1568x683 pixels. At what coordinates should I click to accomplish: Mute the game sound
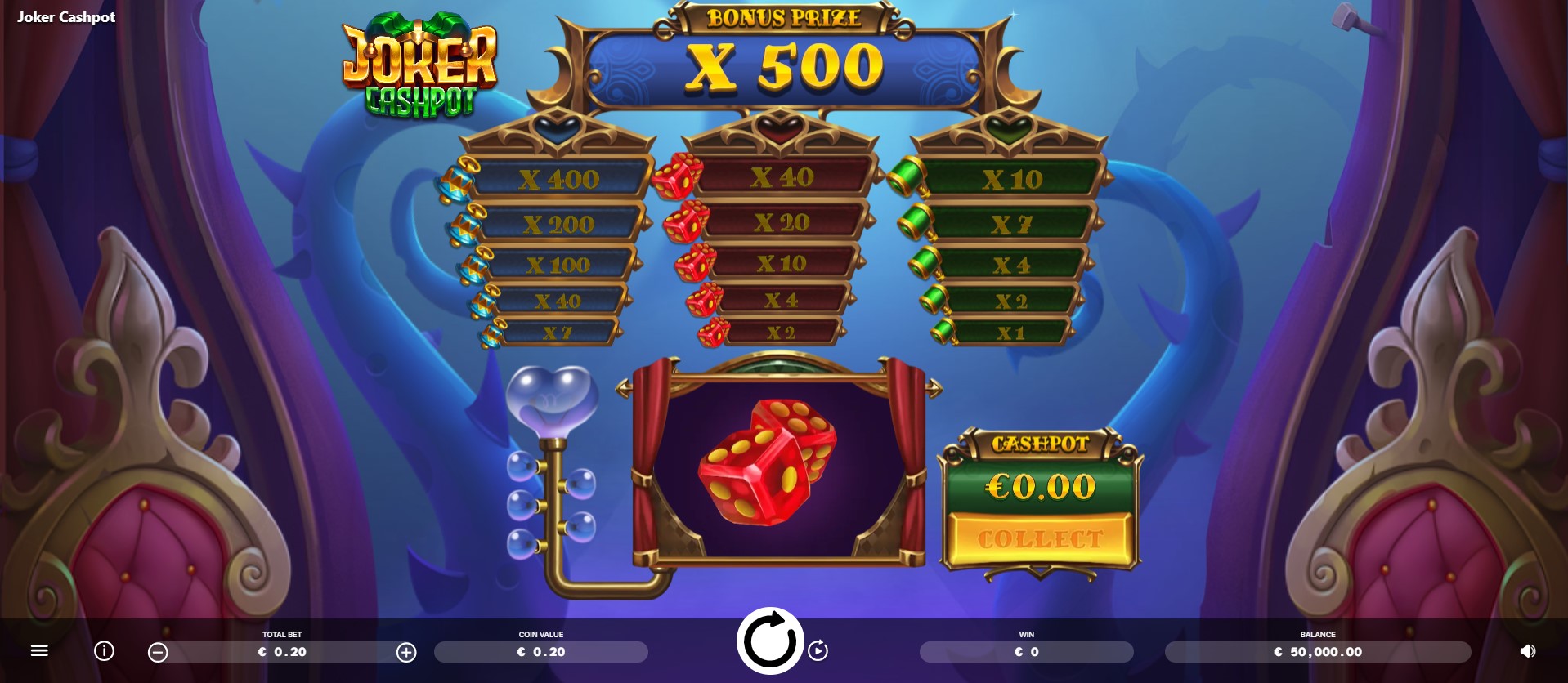tap(1527, 651)
